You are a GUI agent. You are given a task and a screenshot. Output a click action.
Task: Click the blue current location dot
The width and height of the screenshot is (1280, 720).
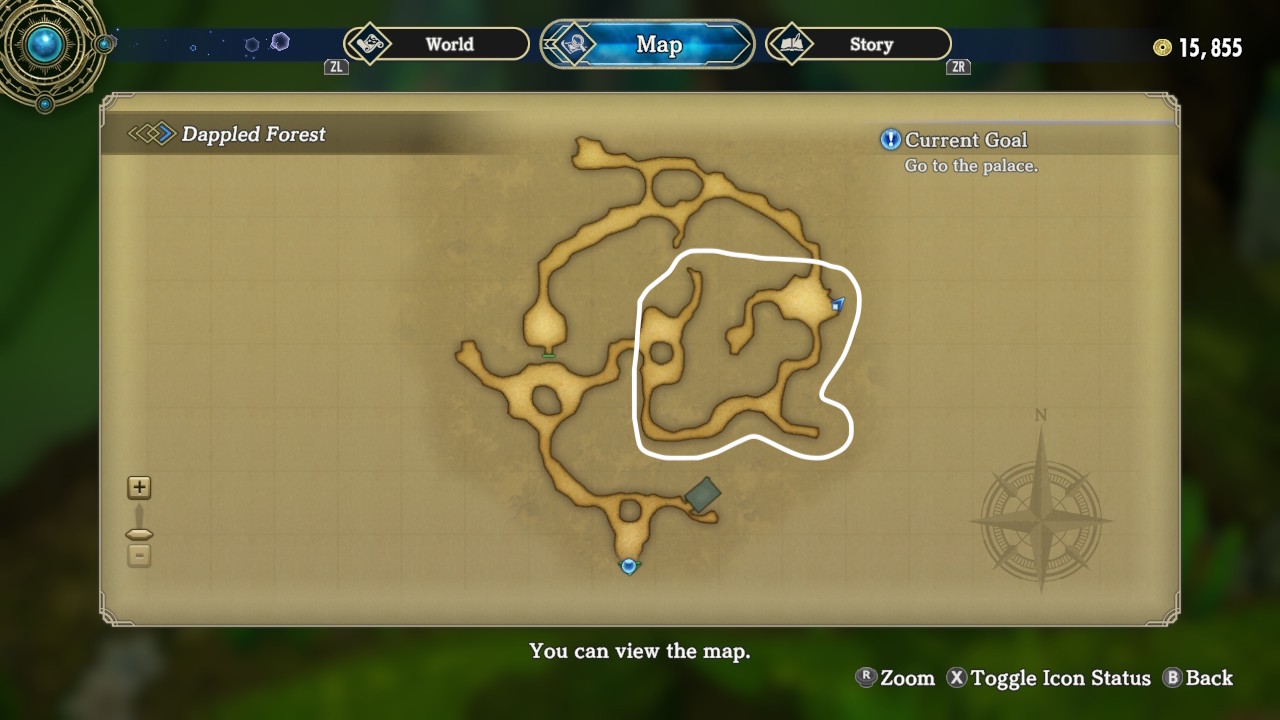(629, 565)
